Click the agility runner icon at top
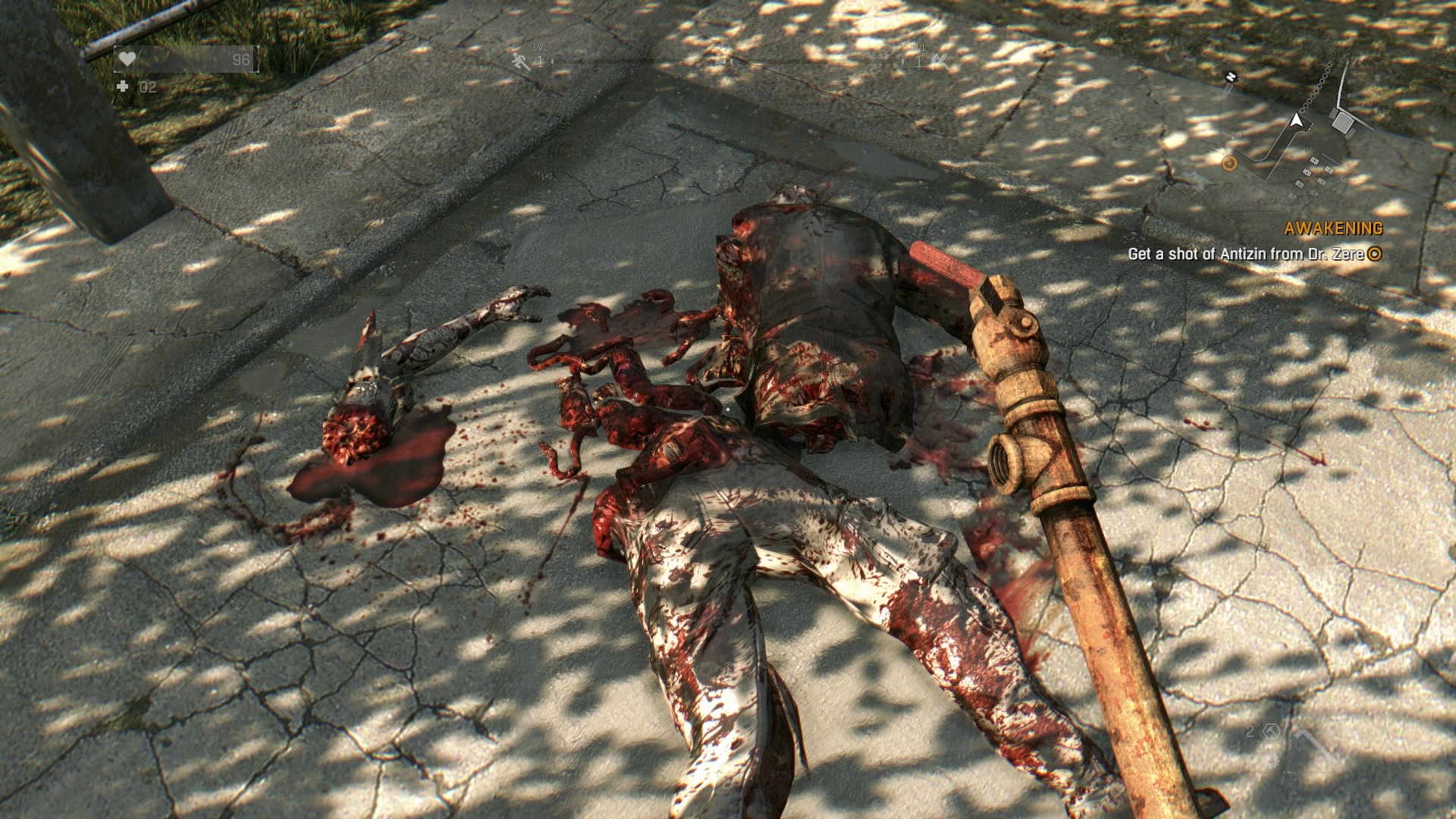 coord(519,61)
